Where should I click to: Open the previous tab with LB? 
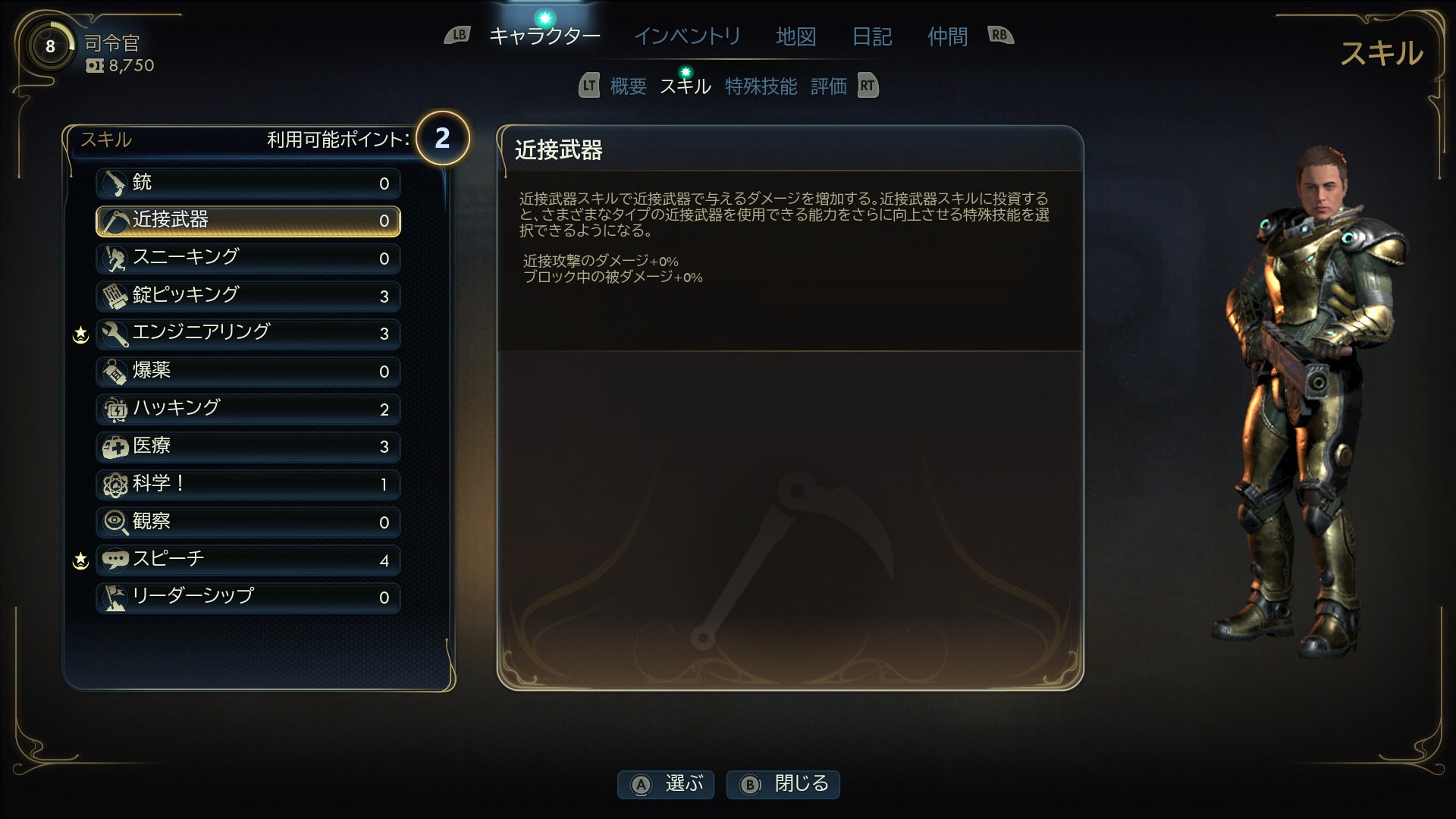click(x=458, y=34)
